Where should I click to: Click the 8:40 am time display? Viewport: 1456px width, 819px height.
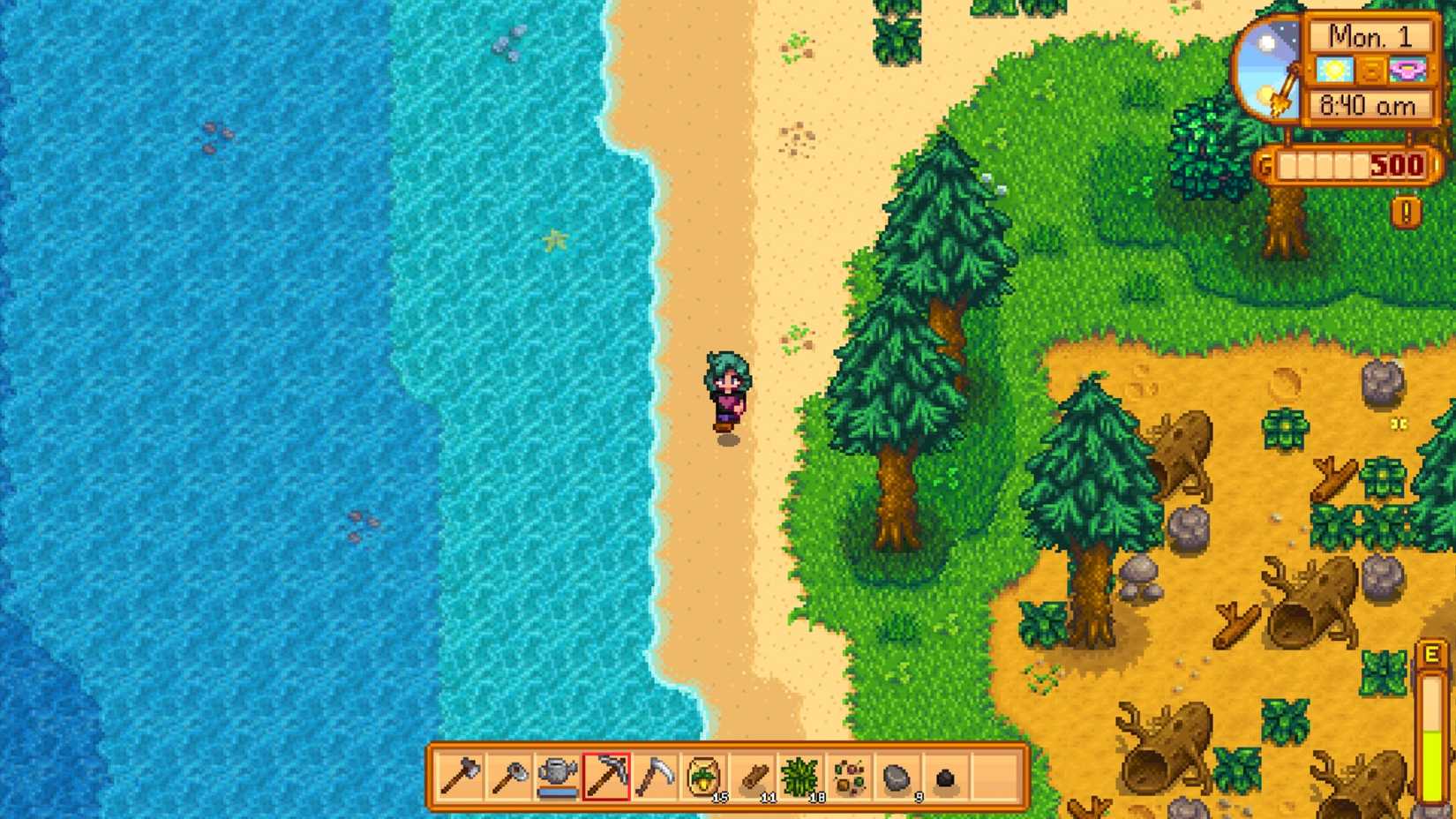pyautogui.click(x=1370, y=104)
